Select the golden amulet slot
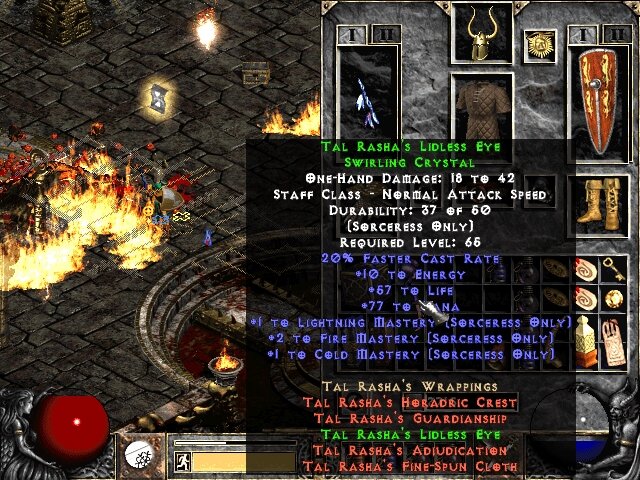 pyautogui.click(x=540, y=44)
